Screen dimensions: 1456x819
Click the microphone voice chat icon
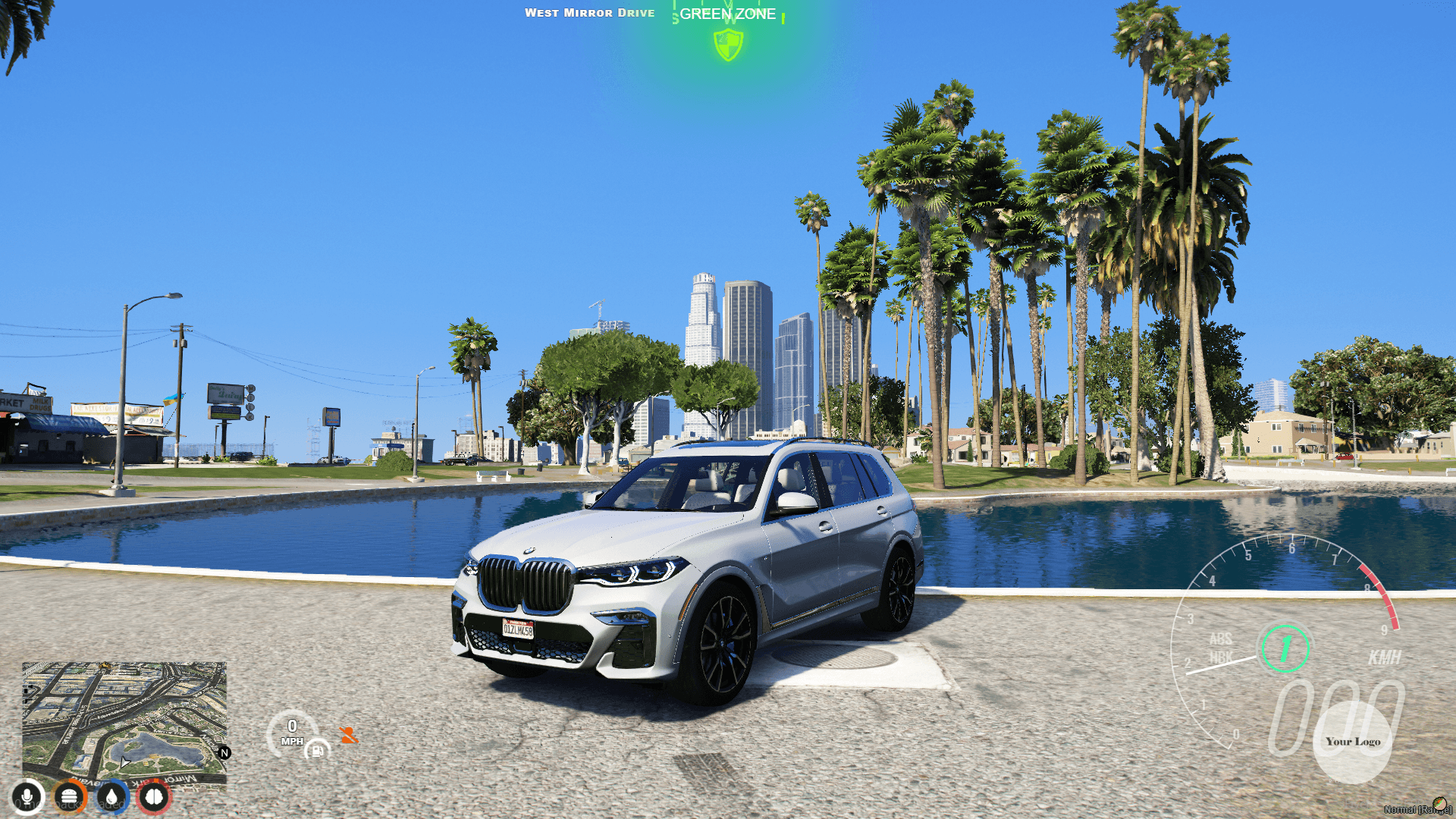coord(27,798)
